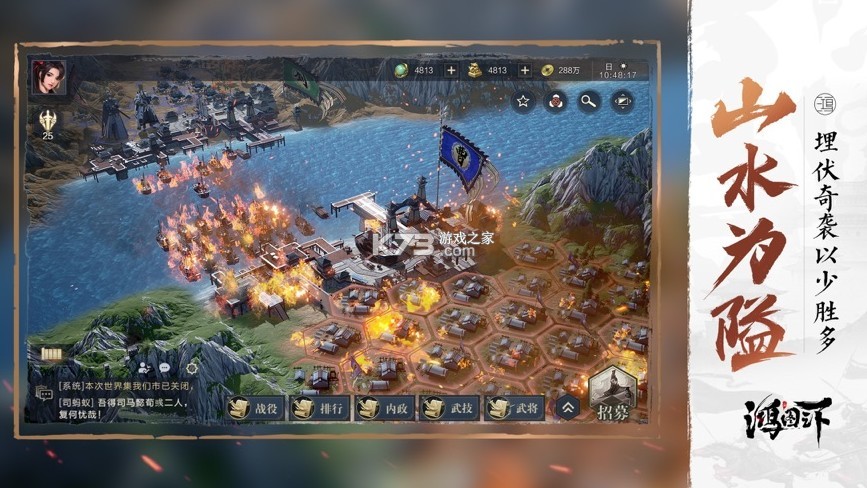Screen dimensions: 867x488
Task: Open the 招募 recruit button
Action: pos(613,397)
